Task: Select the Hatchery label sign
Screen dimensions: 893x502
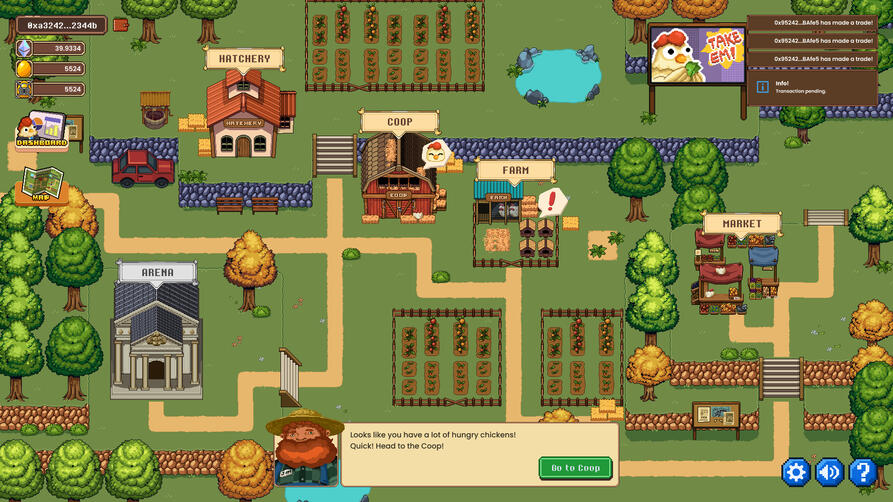Action: pos(244,59)
